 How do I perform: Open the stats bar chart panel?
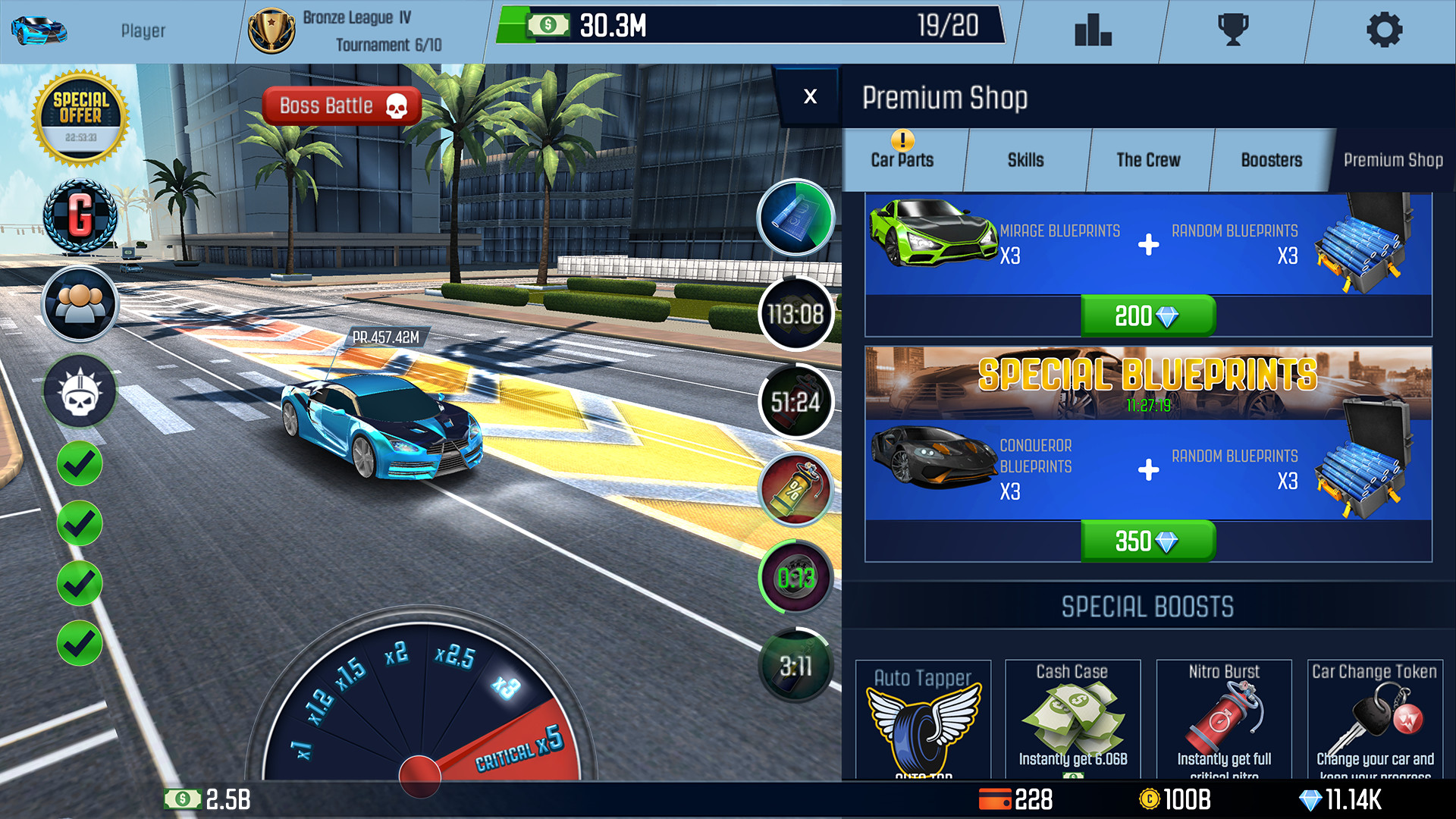click(x=1092, y=30)
